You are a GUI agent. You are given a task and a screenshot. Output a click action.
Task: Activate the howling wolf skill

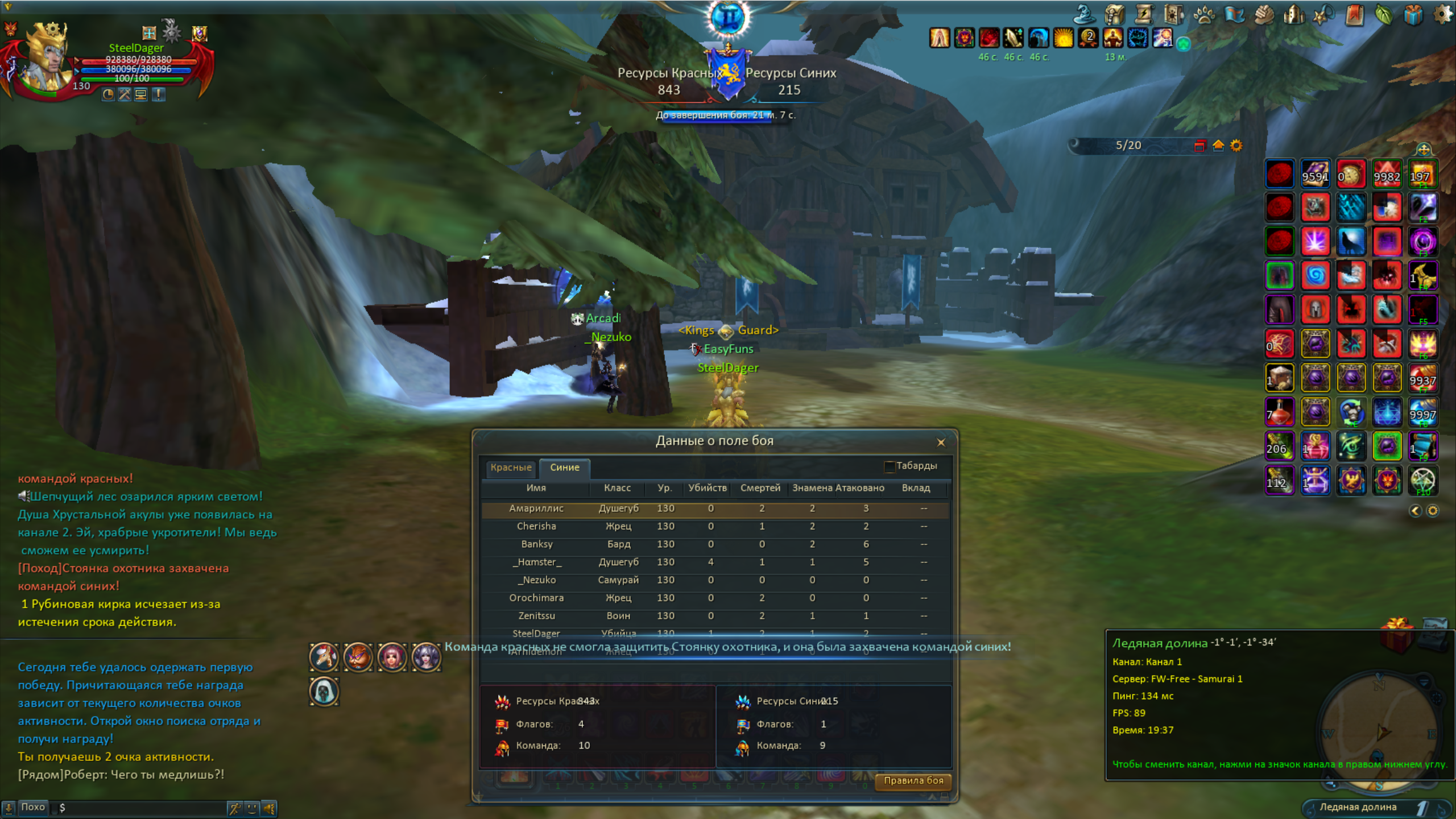[x=1351, y=242]
